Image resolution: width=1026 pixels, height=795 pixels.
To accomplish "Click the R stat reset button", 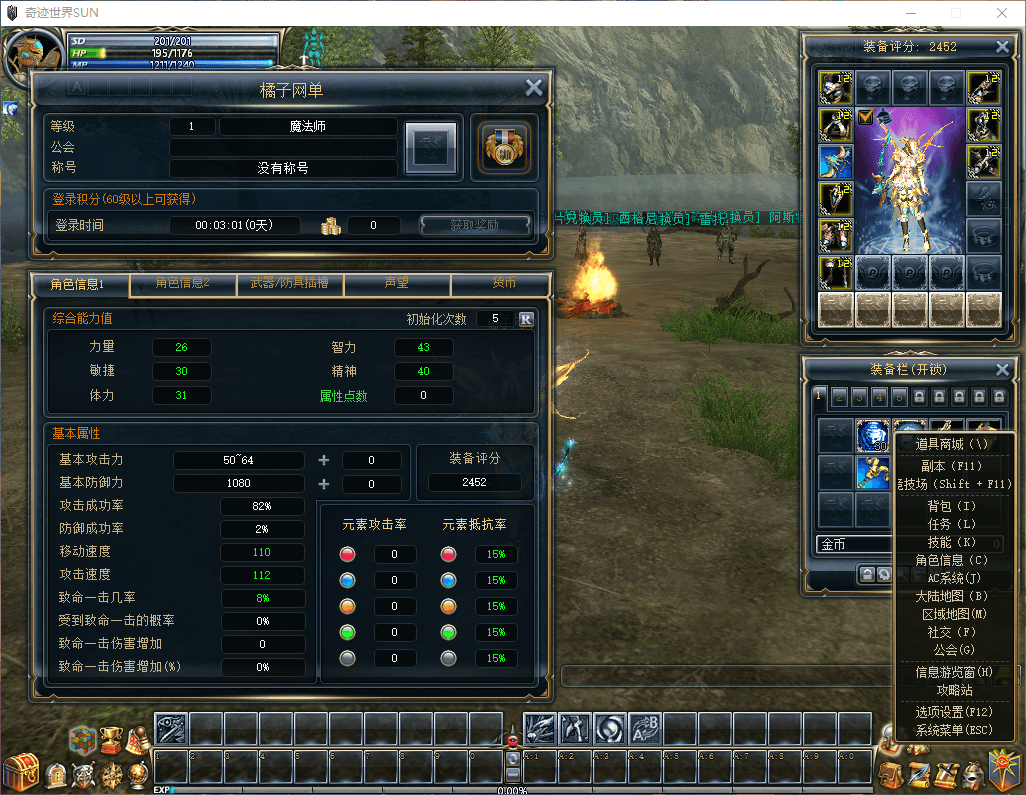I will coord(526,319).
